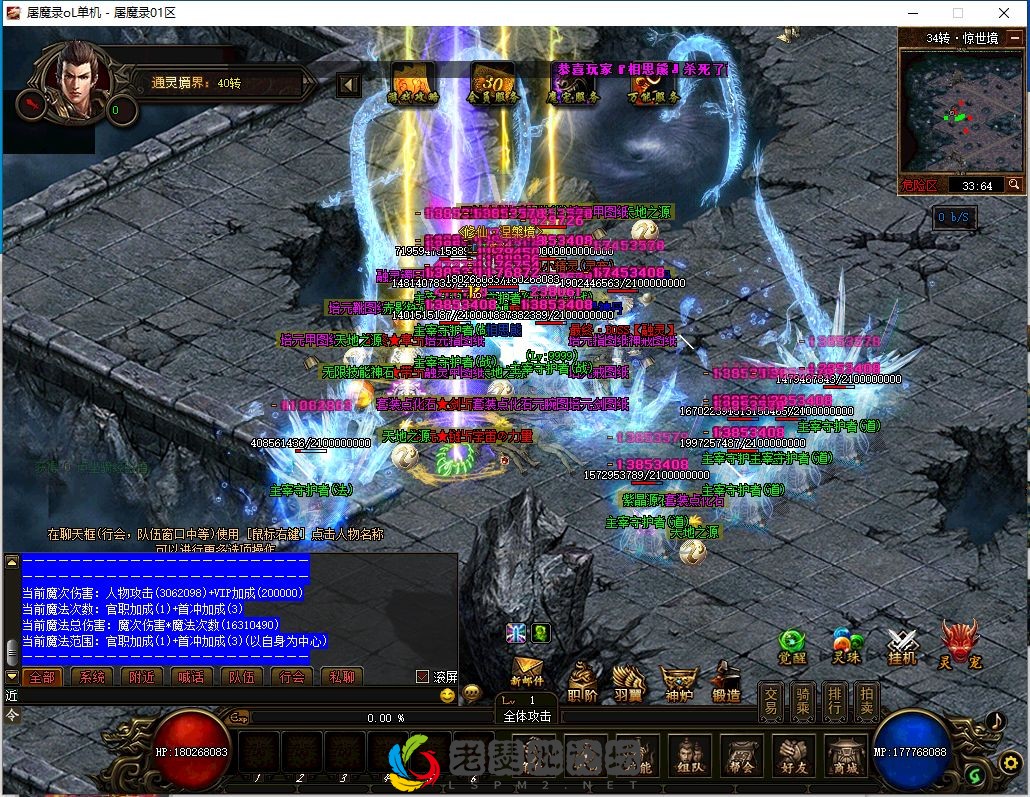1030x797 pixels.
Task: Open the 灵宠 spirit pet menu
Action: coord(959,645)
